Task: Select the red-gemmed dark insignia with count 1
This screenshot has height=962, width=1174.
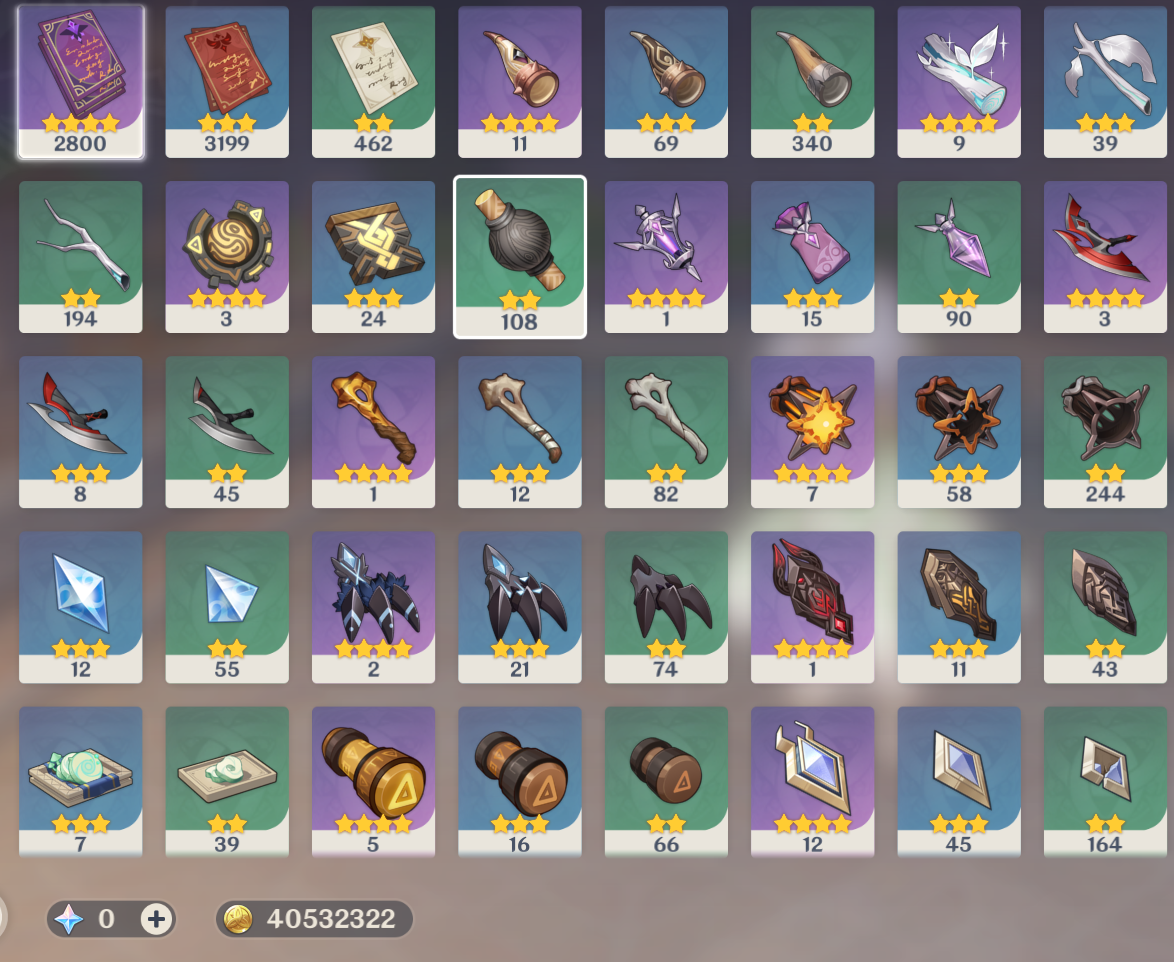Action: coord(812,606)
